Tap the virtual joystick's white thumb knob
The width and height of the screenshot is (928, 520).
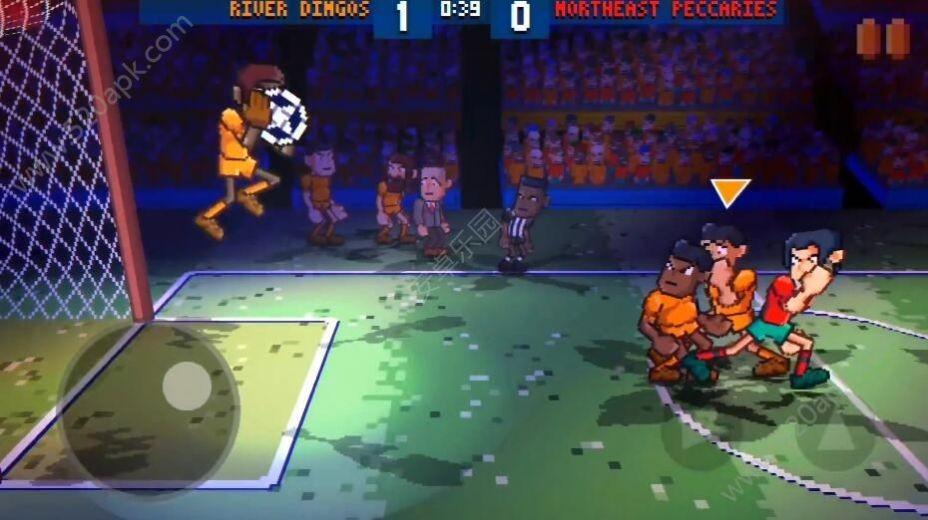pos(187,386)
